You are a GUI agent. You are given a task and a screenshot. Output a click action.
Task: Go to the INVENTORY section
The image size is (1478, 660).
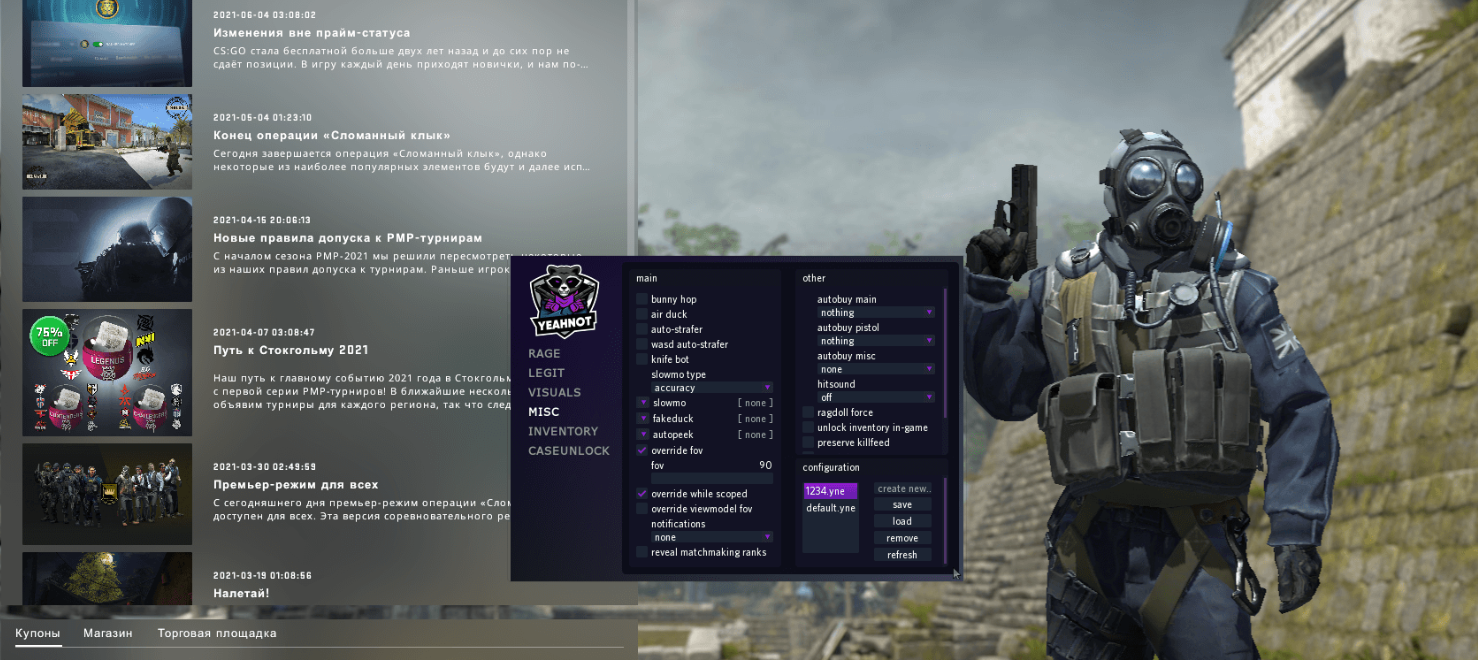click(563, 432)
